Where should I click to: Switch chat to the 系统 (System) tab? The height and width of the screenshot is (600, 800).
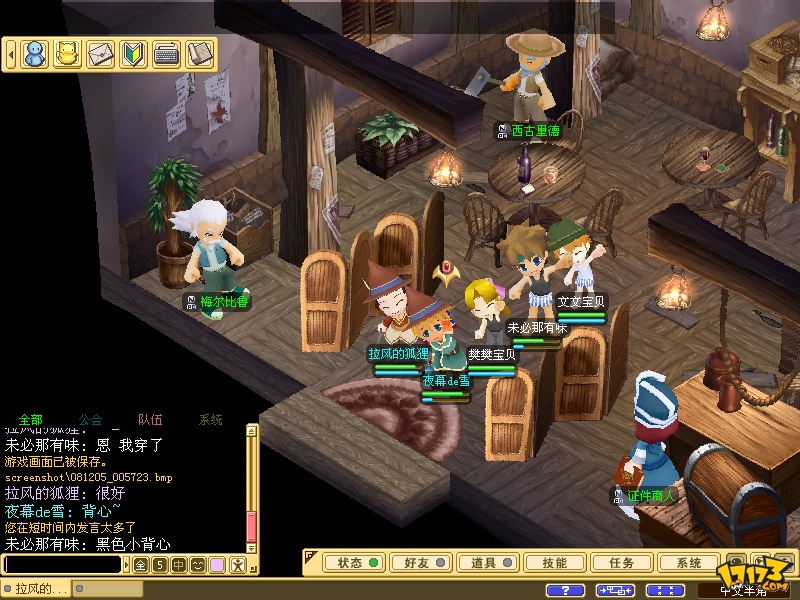click(x=211, y=420)
